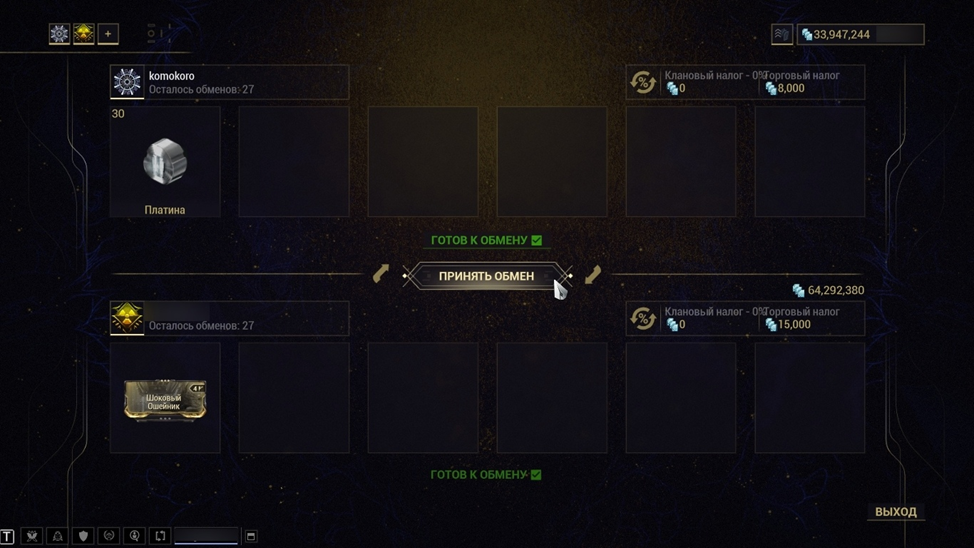Viewport: 974px width, 548px height.
Task: Open the chat tab with swap arrows icon
Action: pos(160,537)
